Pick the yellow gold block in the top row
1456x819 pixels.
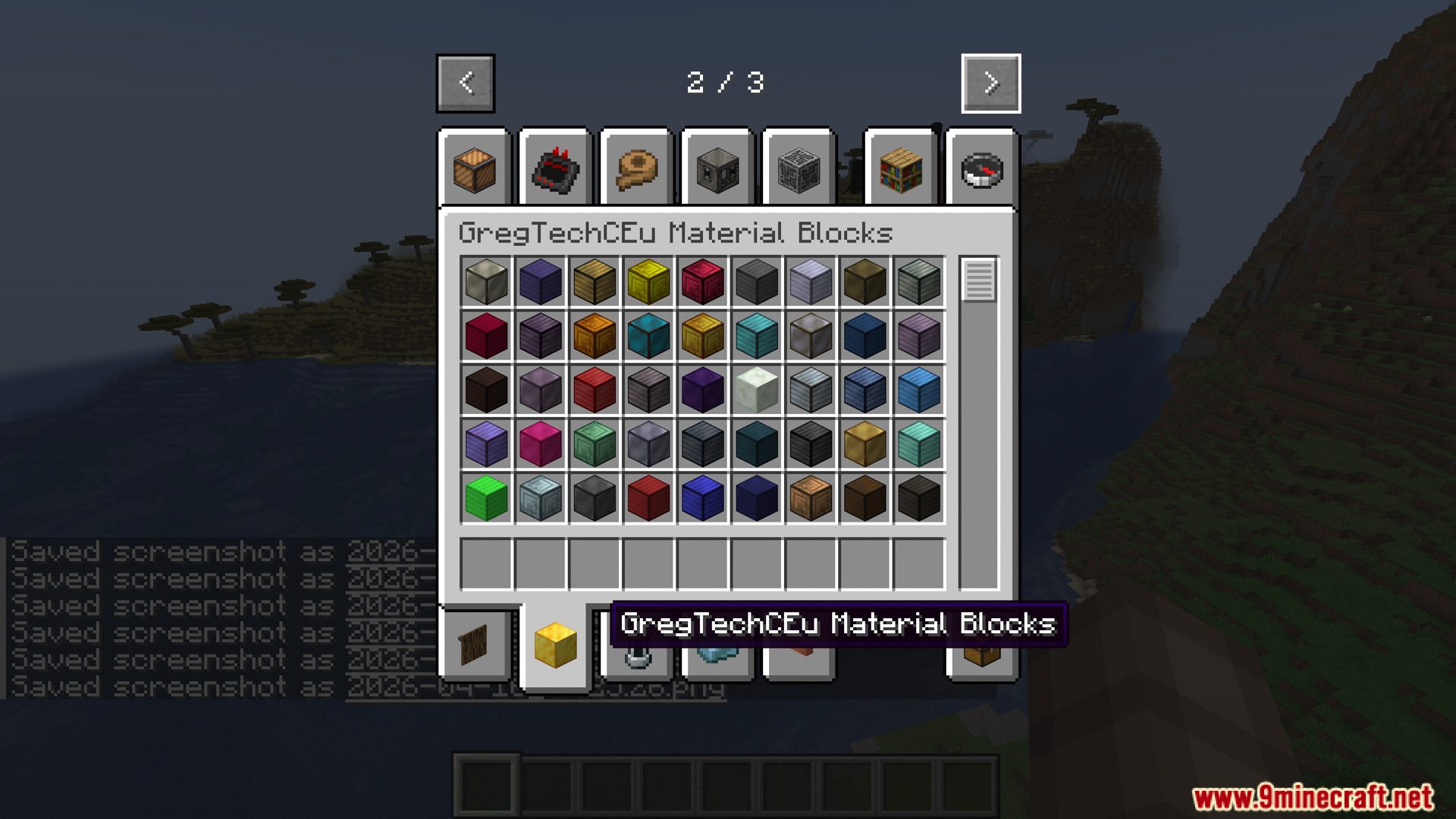point(648,283)
